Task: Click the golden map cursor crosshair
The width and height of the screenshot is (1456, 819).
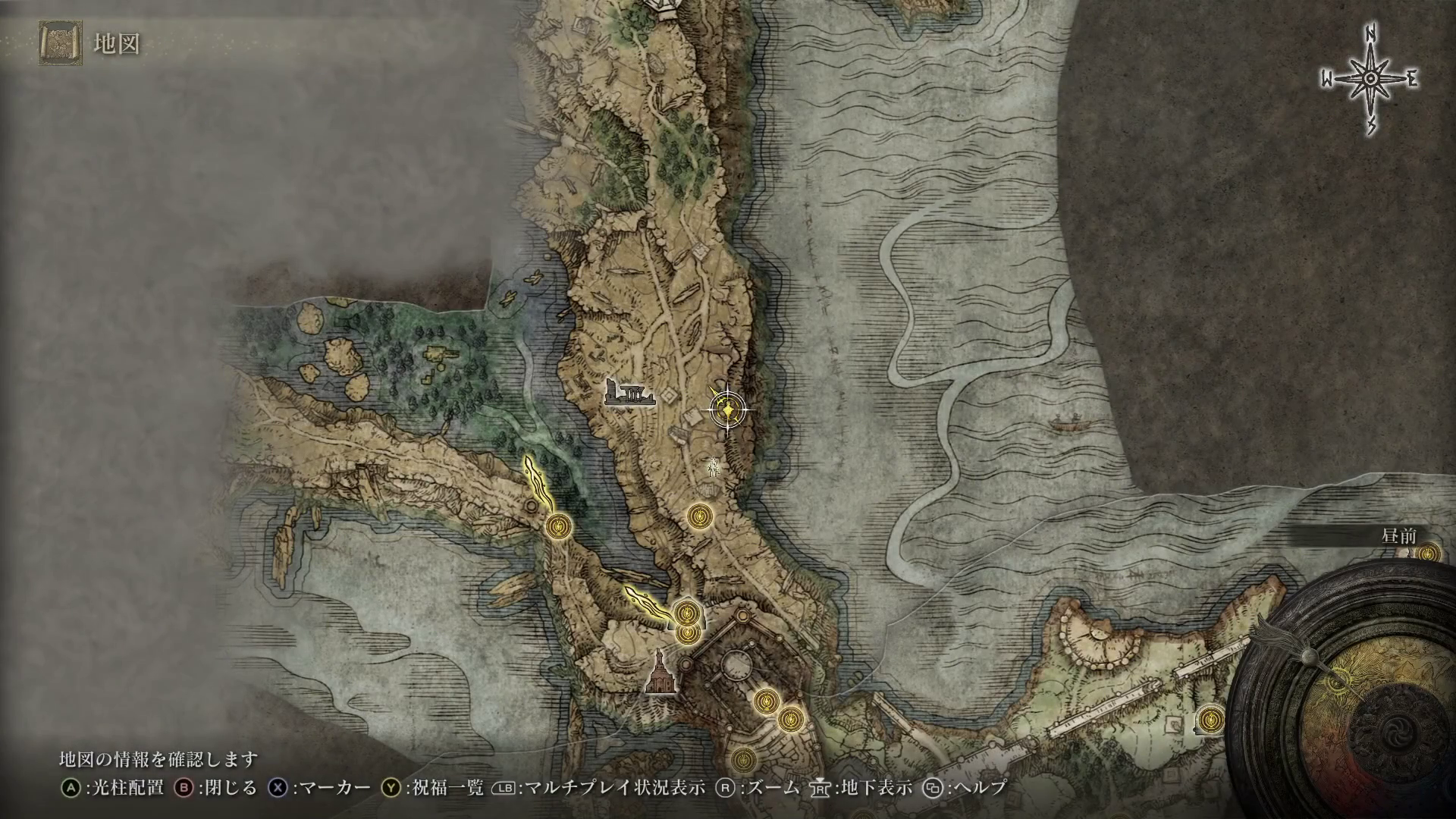Action: [x=728, y=410]
